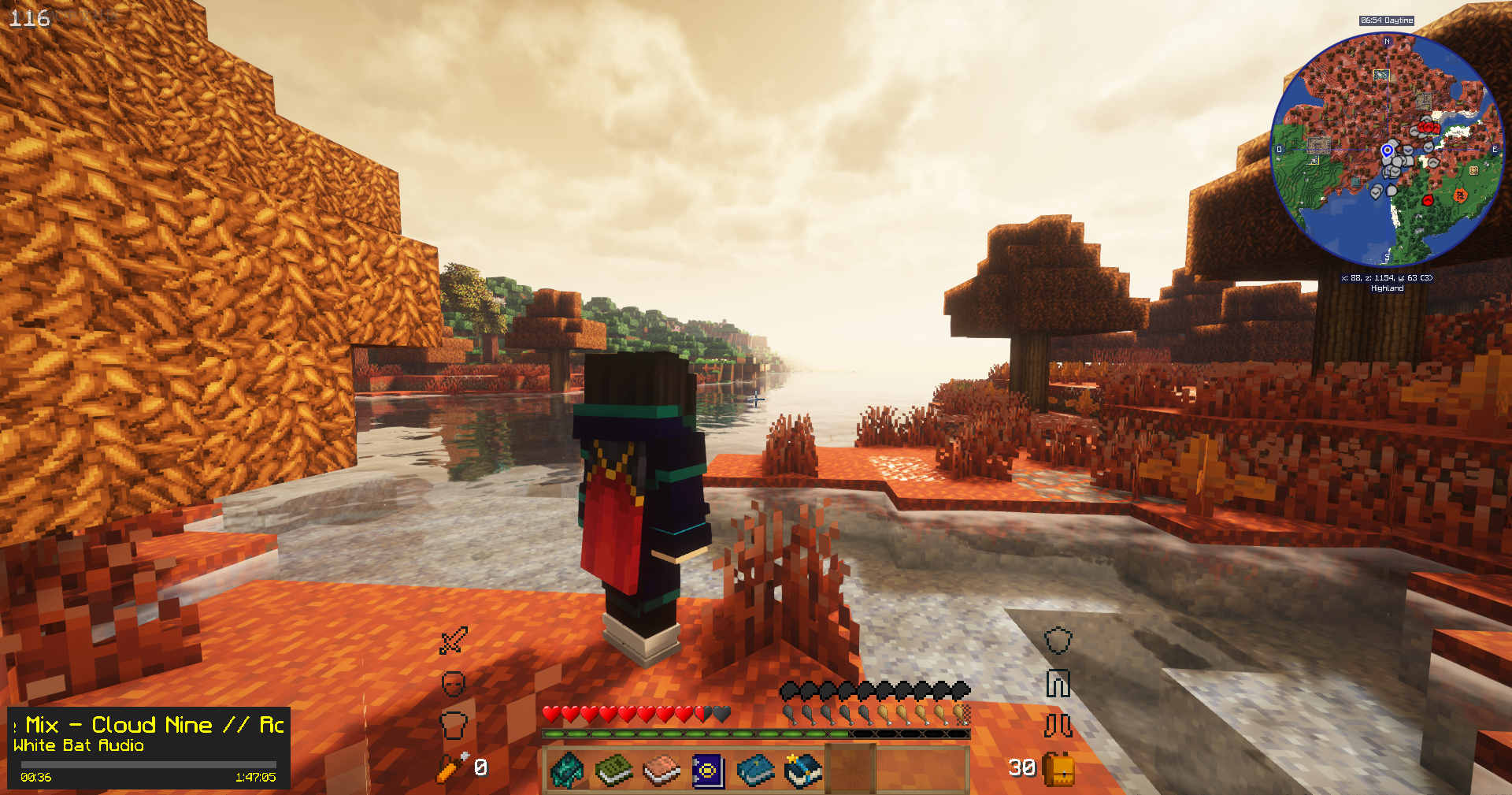Select the teal anvil-like item in the hotbar
This screenshot has width=1512, height=795.
[566, 770]
